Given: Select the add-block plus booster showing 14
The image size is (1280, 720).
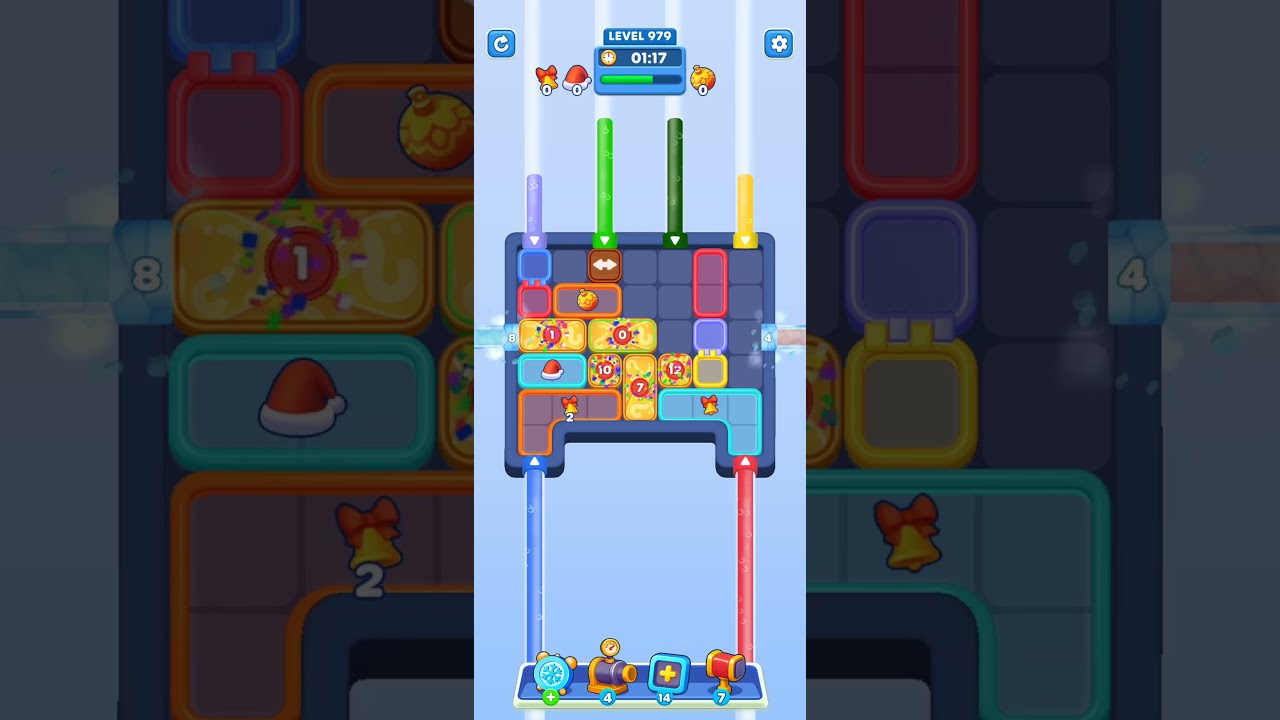Looking at the screenshot, I should [668, 672].
